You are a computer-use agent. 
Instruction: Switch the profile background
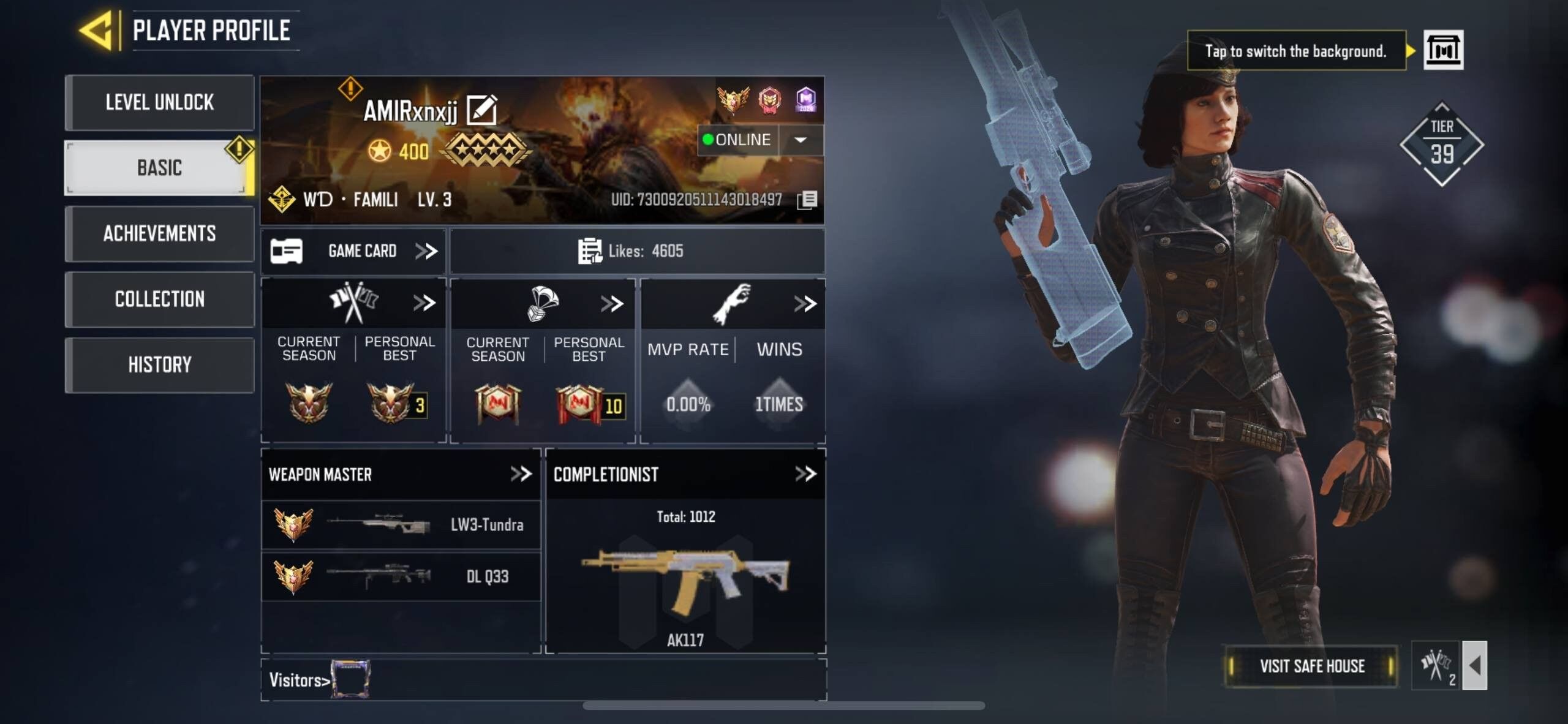pyautogui.click(x=1443, y=50)
